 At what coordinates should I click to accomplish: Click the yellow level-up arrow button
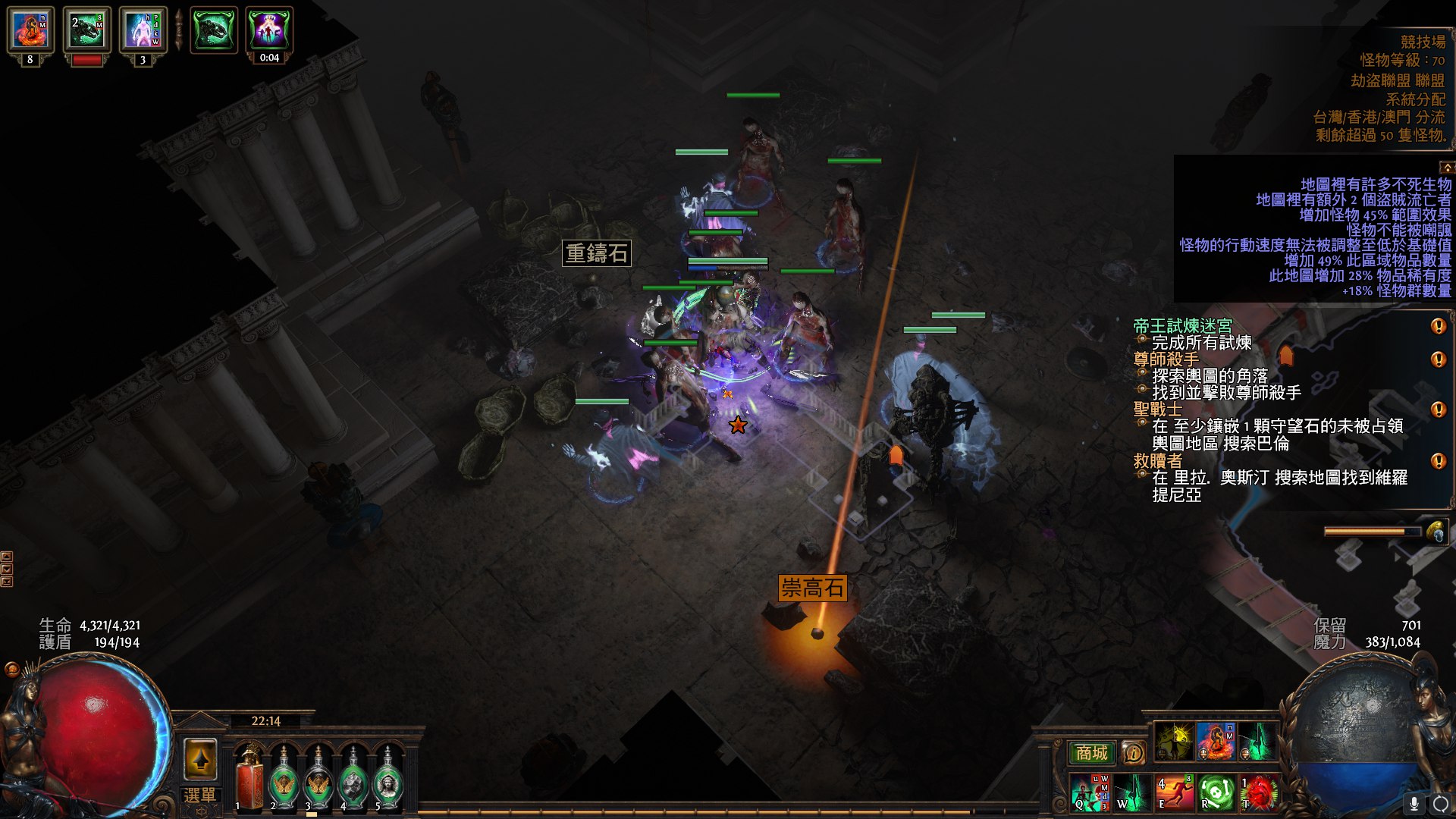[x=201, y=759]
